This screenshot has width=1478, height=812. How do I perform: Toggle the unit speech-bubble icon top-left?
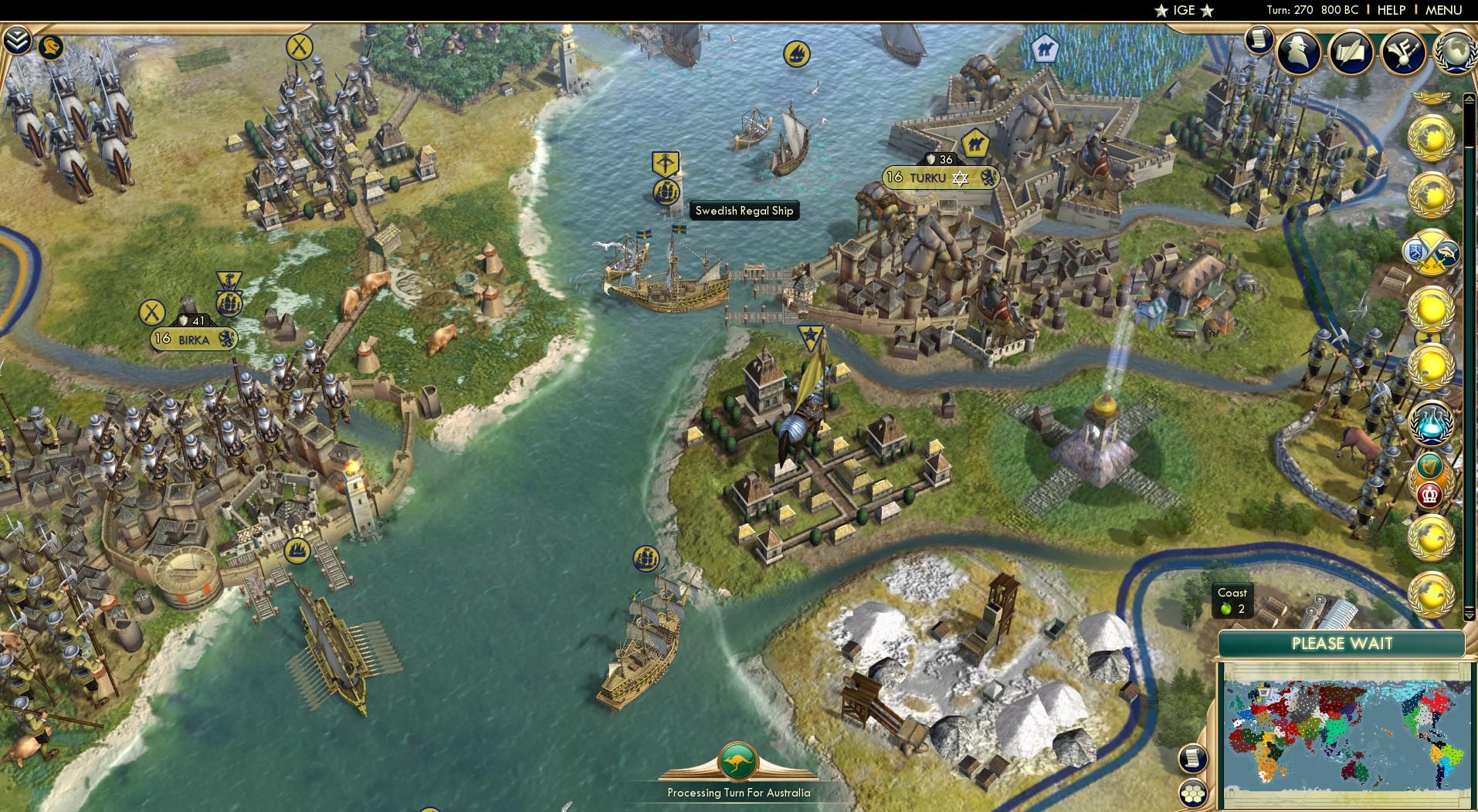pos(51,48)
